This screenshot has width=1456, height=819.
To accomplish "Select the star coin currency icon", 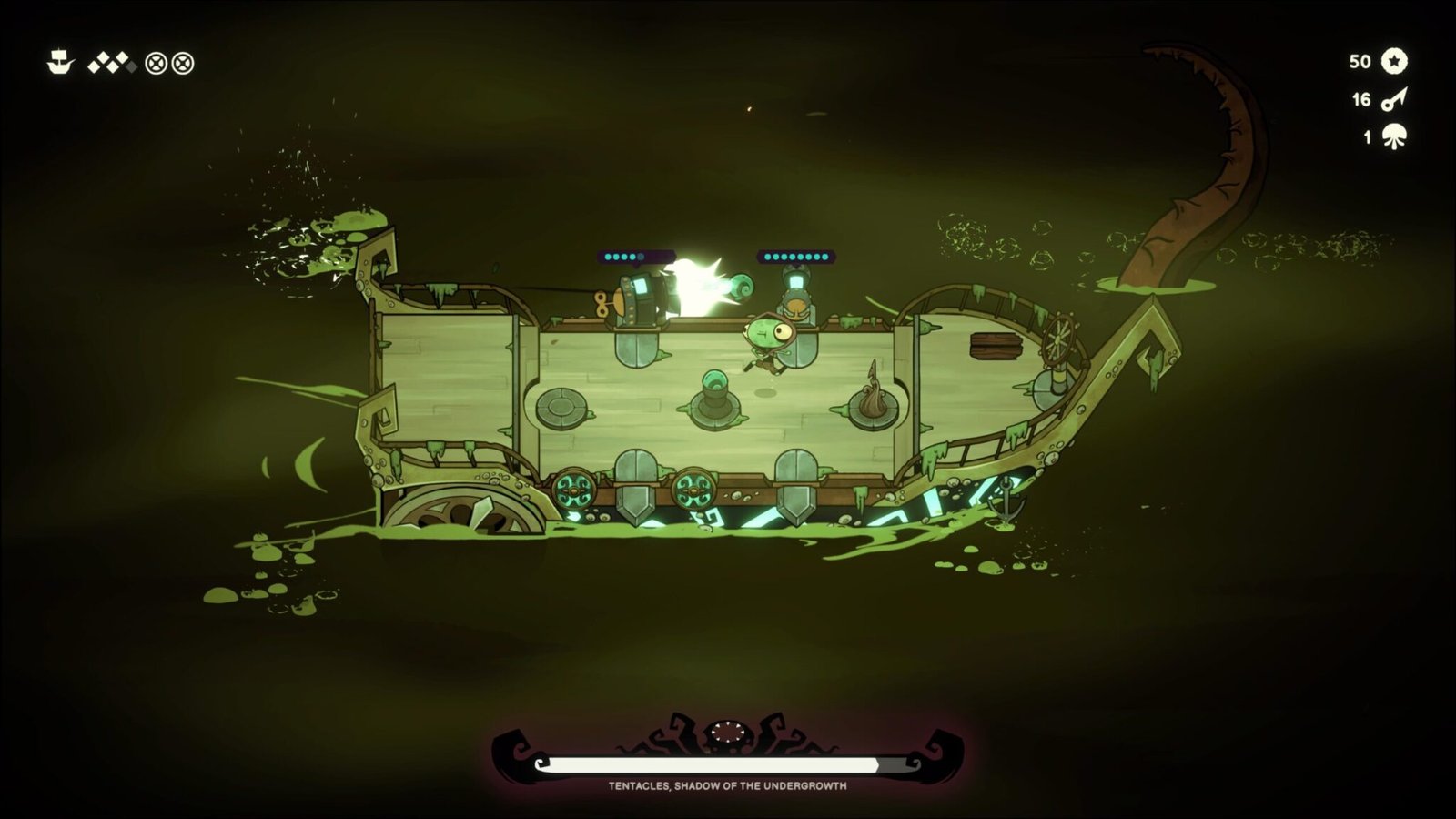I will click(1394, 62).
